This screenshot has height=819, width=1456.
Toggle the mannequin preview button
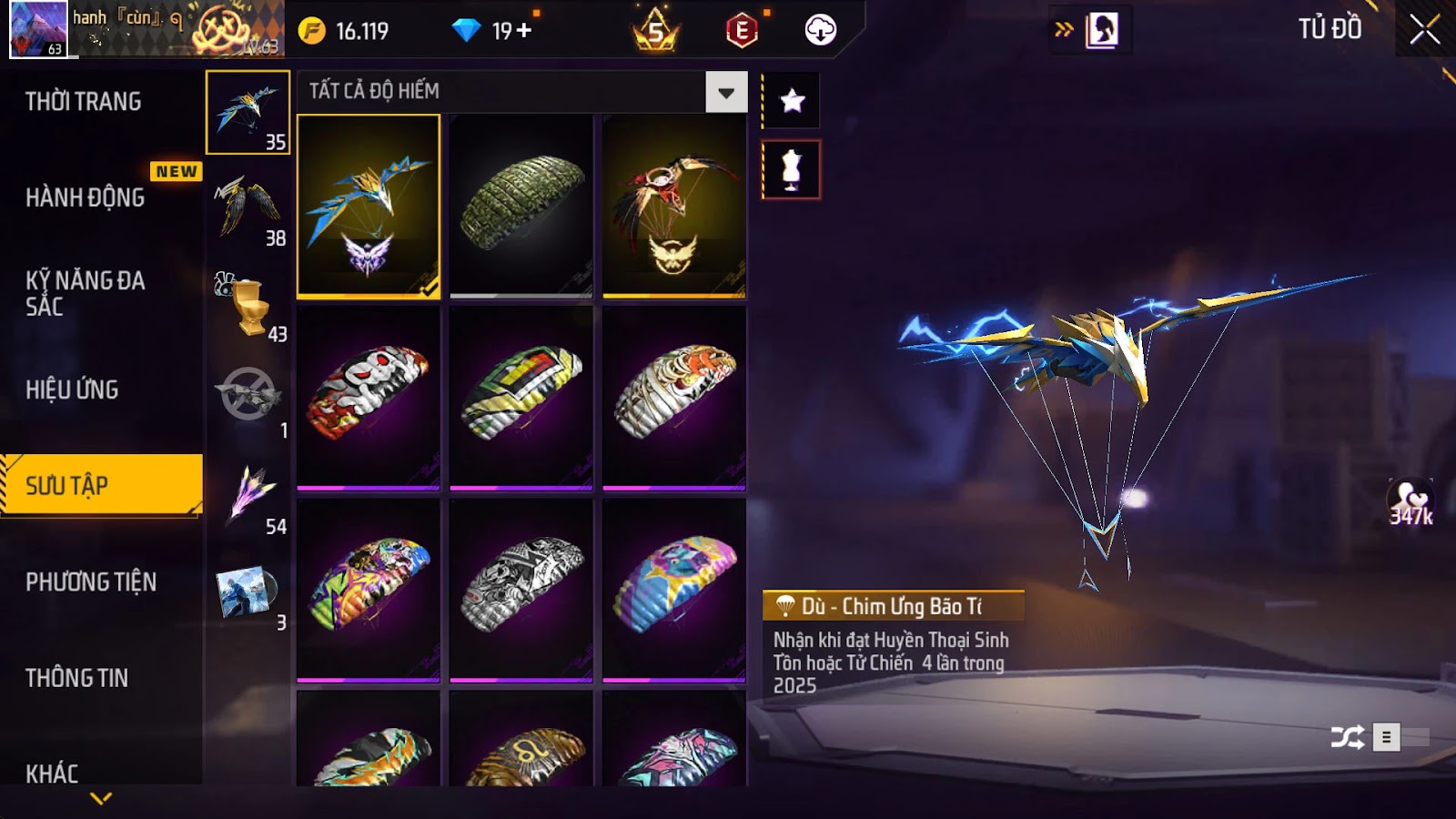792,170
